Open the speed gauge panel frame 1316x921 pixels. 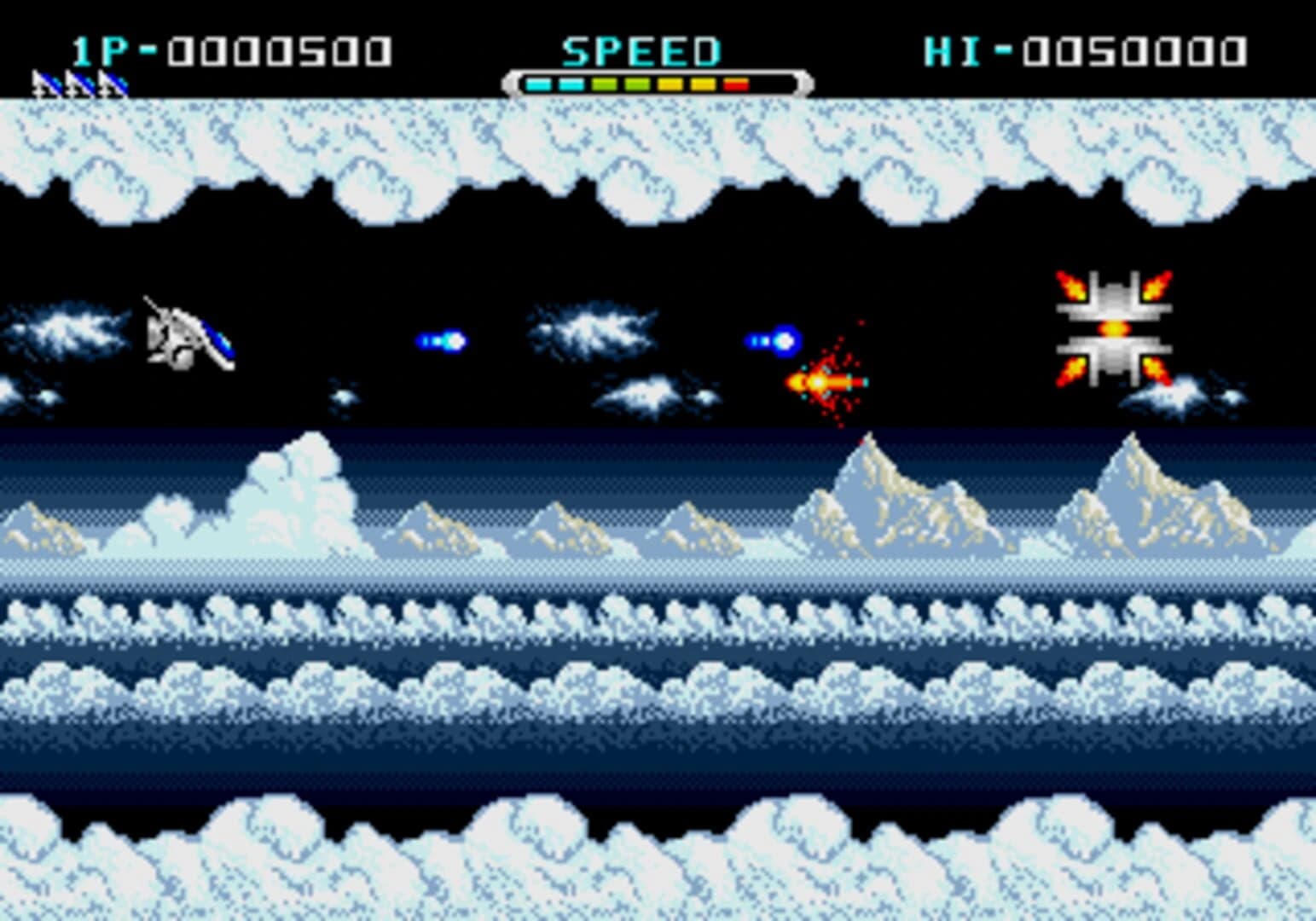657,82
